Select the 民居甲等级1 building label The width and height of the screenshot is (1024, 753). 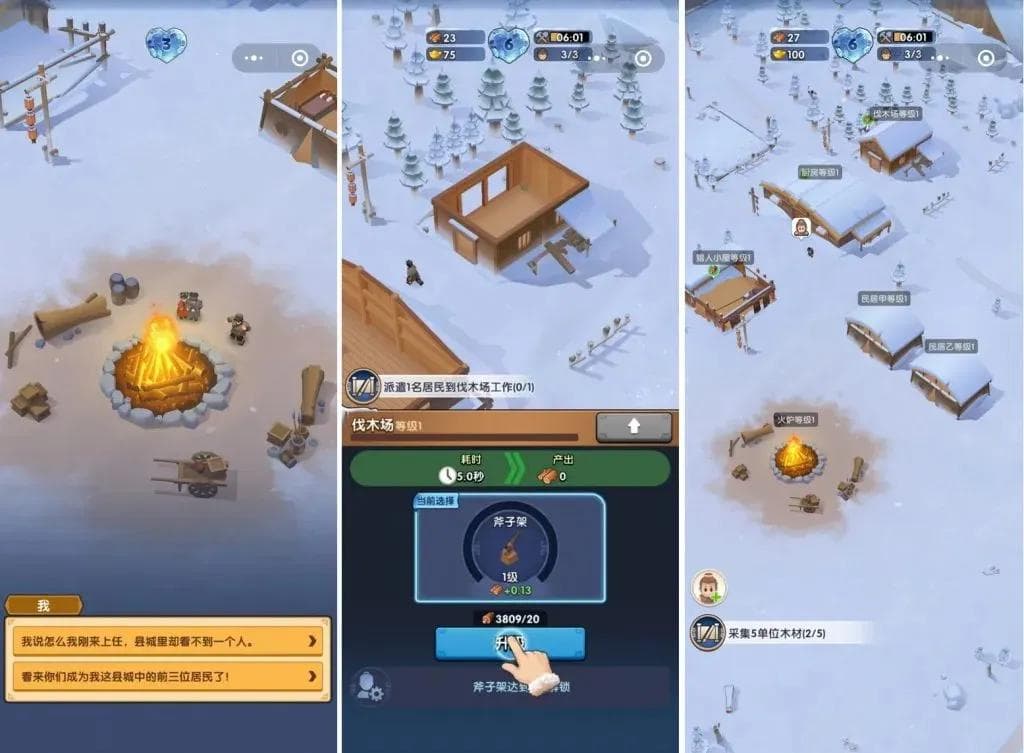click(x=884, y=298)
